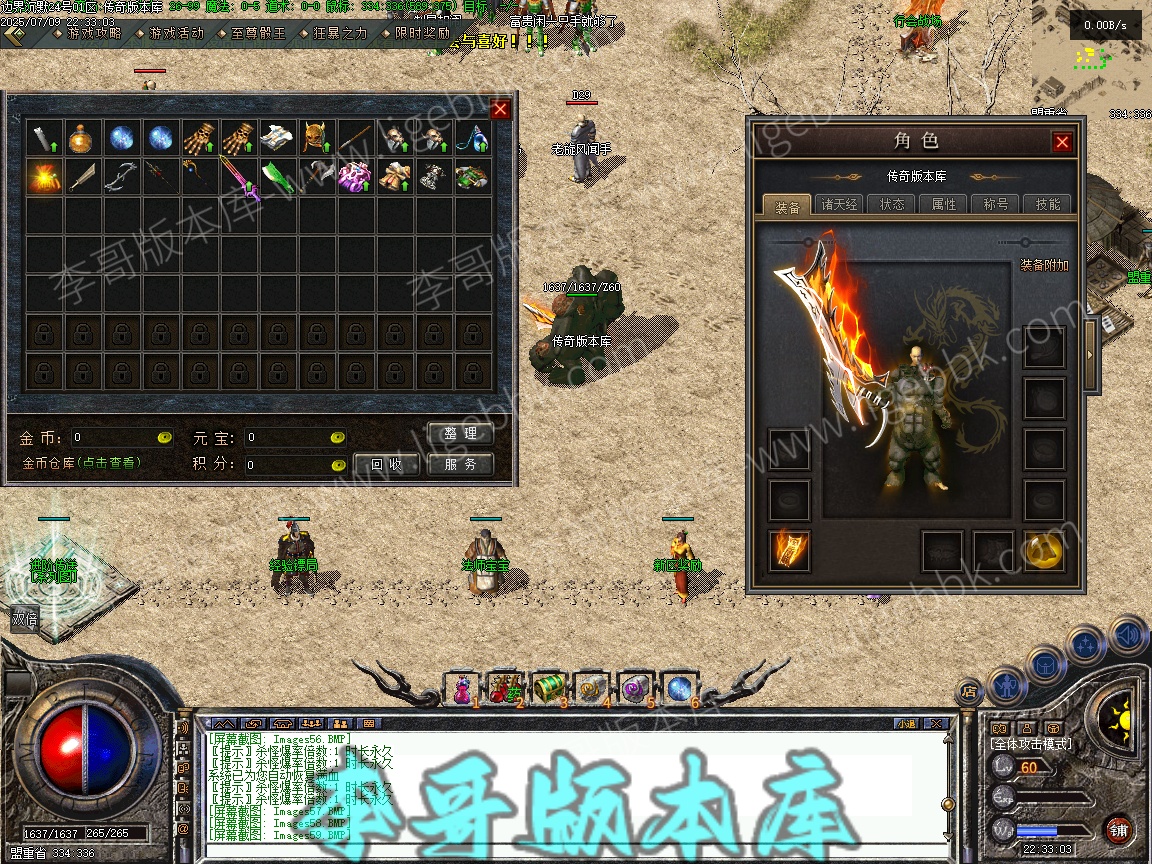Select the orange potion flask in the bag
Viewport: 1152px width, 864px height.
coord(81,138)
